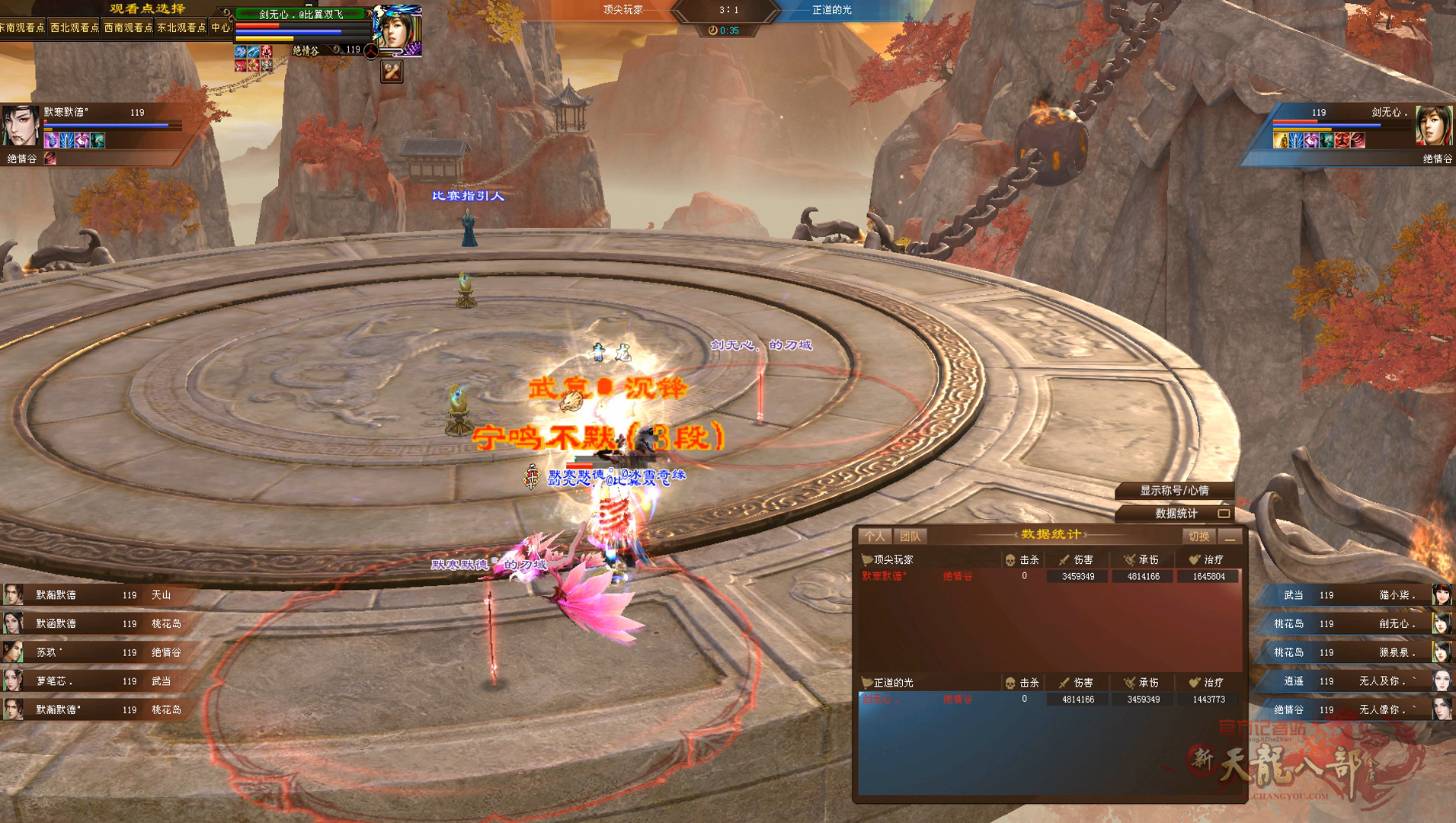Viewport: 1456px width, 823px height.
Task: Minimize the 数据统计 panel
Action: [1230, 536]
